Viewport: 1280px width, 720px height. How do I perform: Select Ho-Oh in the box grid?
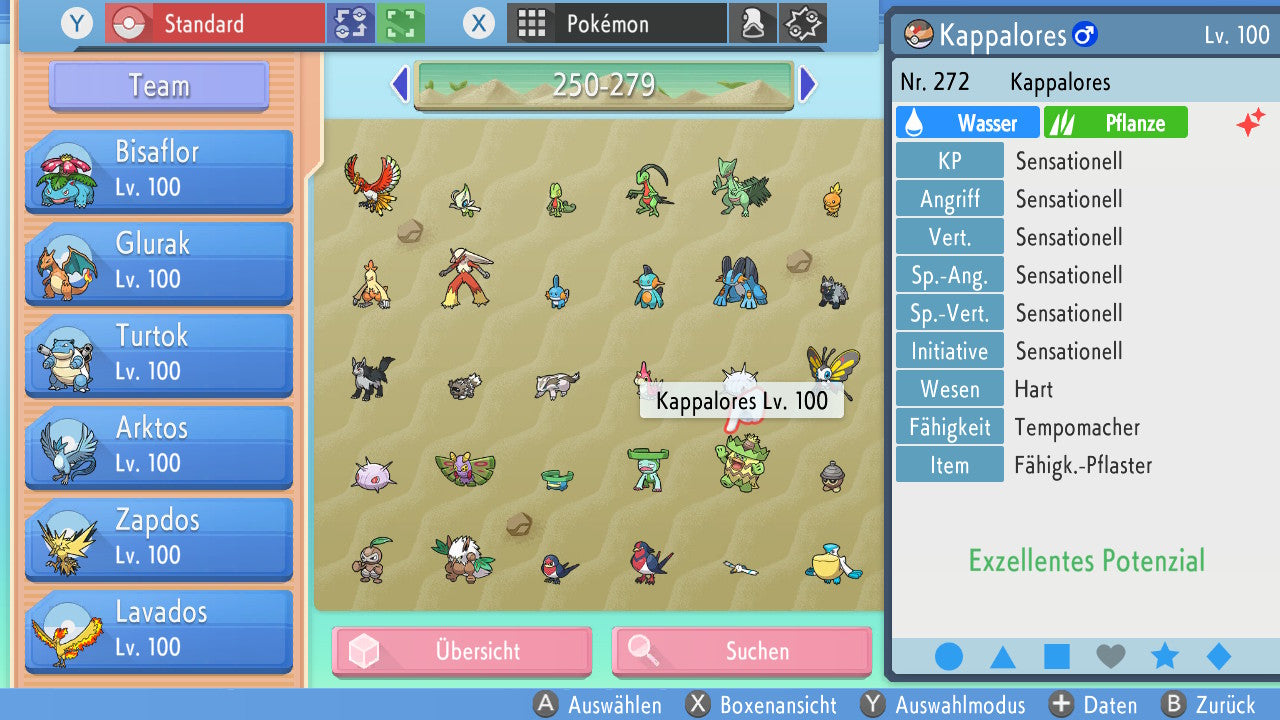pos(370,181)
